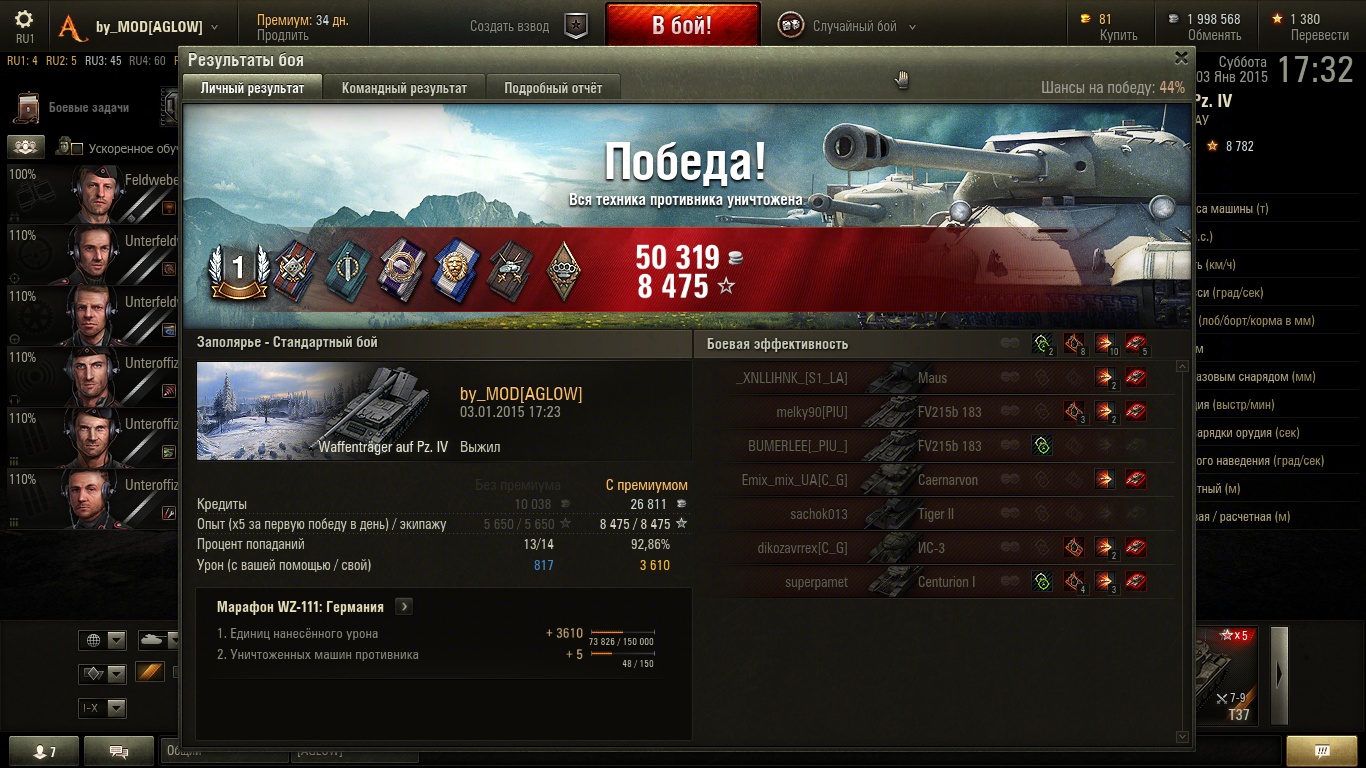Open the chat channels speech-bubble button
1366x768 pixels.
pyautogui.click(x=119, y=751)
